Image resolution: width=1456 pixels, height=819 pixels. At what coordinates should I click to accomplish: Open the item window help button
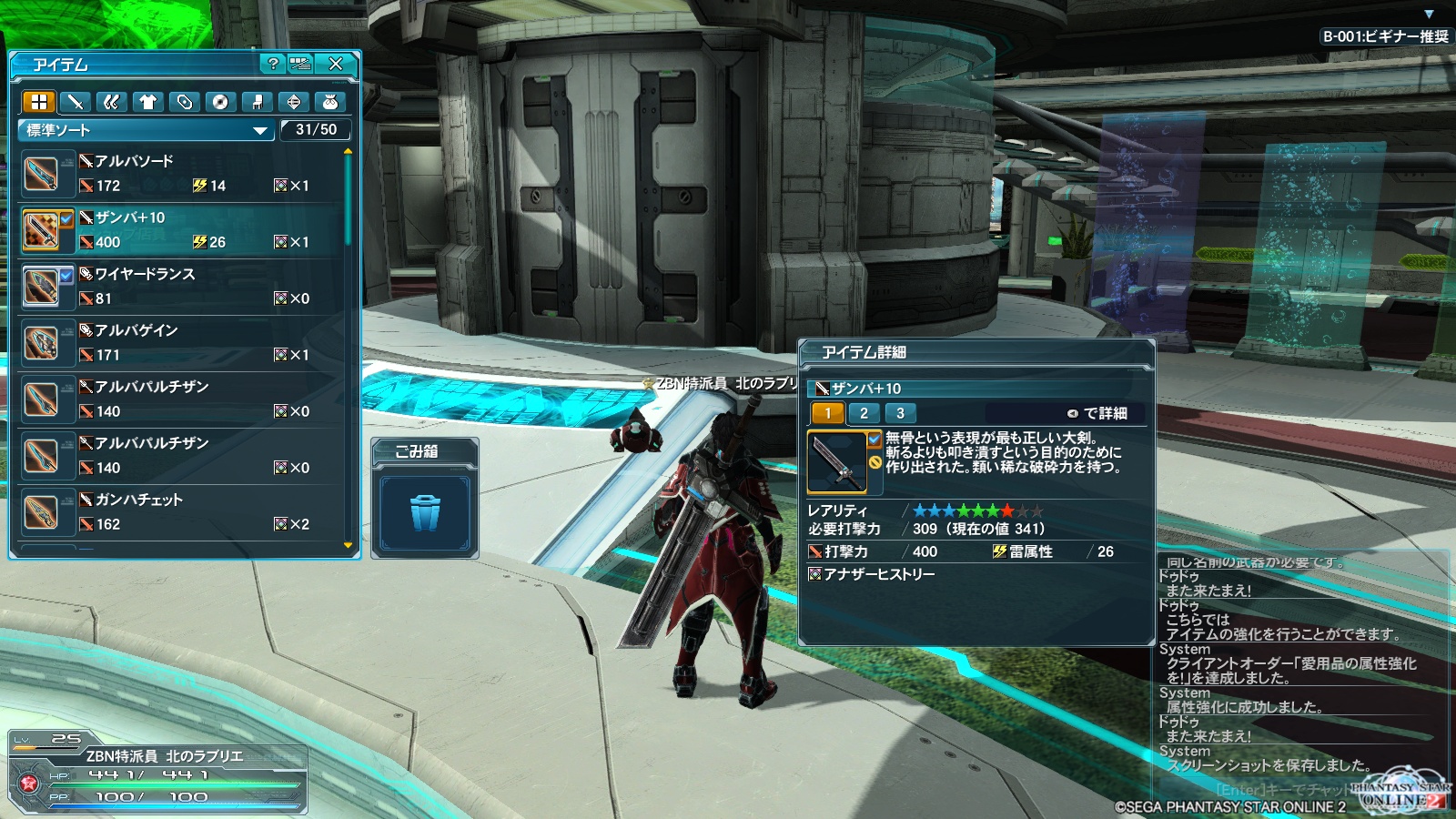click(272, 64)
